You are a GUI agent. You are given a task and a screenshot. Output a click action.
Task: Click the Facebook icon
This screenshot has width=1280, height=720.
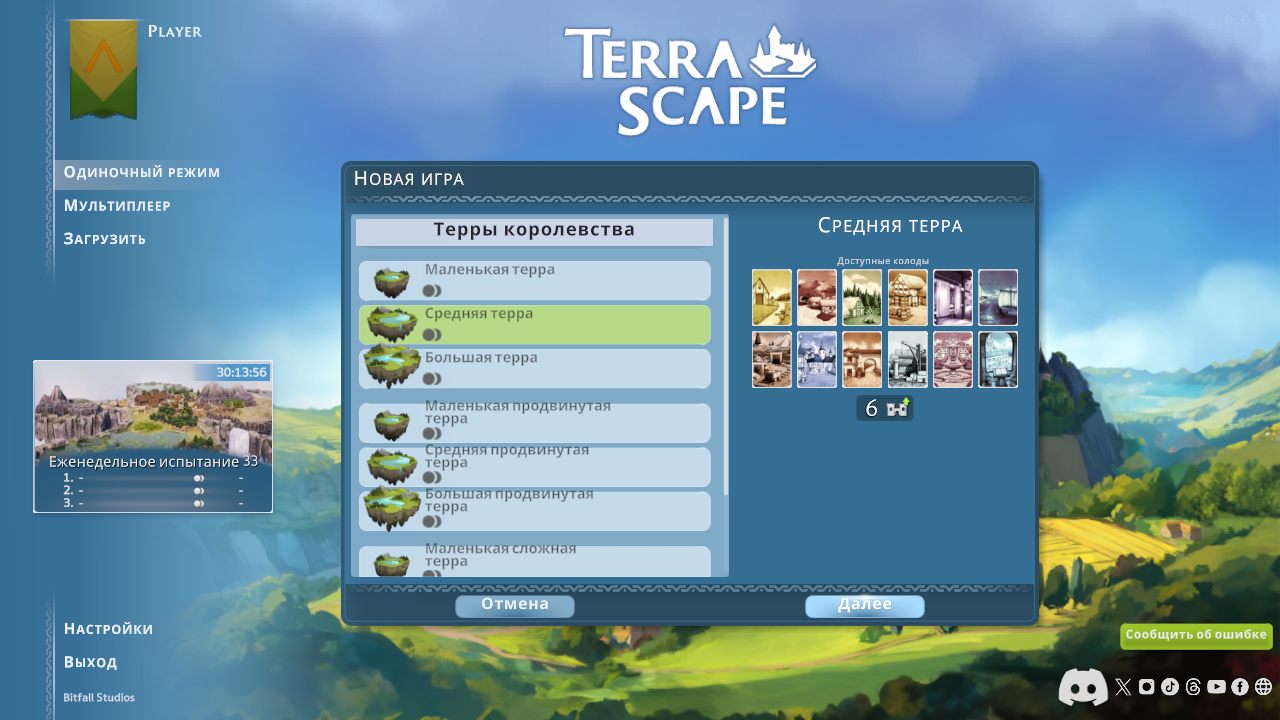1240,687
